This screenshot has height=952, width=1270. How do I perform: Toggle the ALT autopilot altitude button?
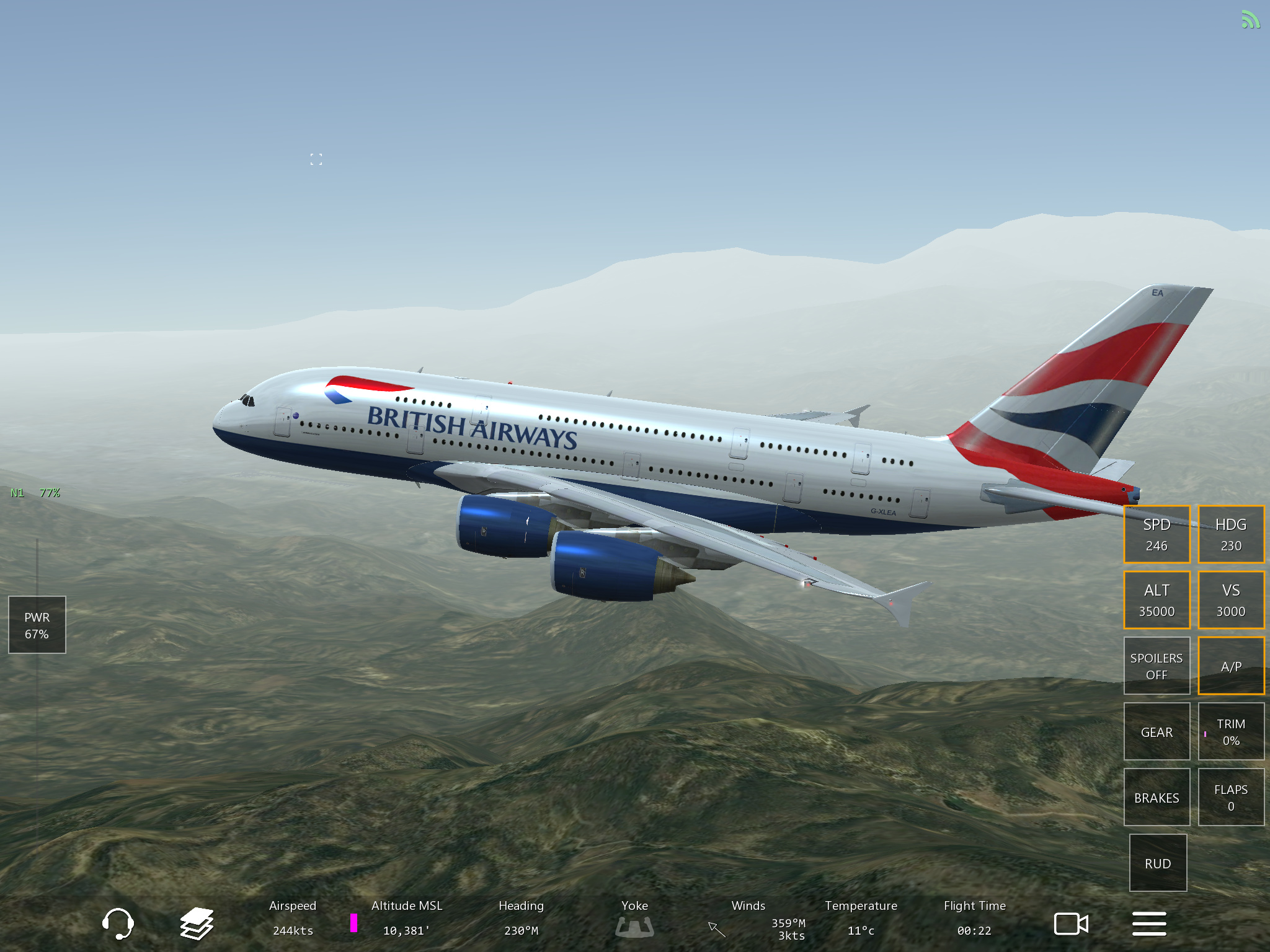[x=1157, y=600]
